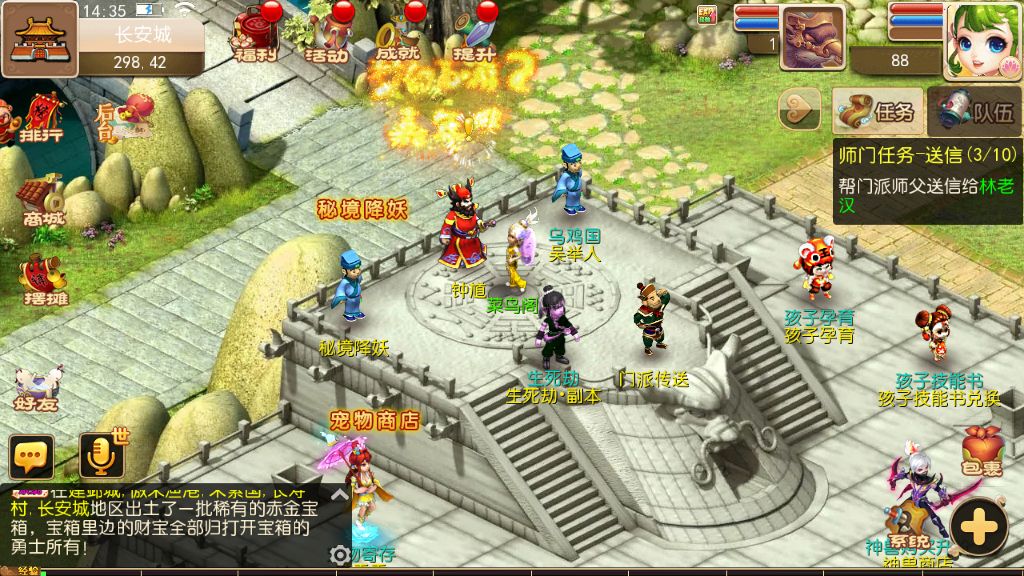This screenshot has width=1024, height=576.
Task: Open the pet portrait panel
Action: [812, 38]
